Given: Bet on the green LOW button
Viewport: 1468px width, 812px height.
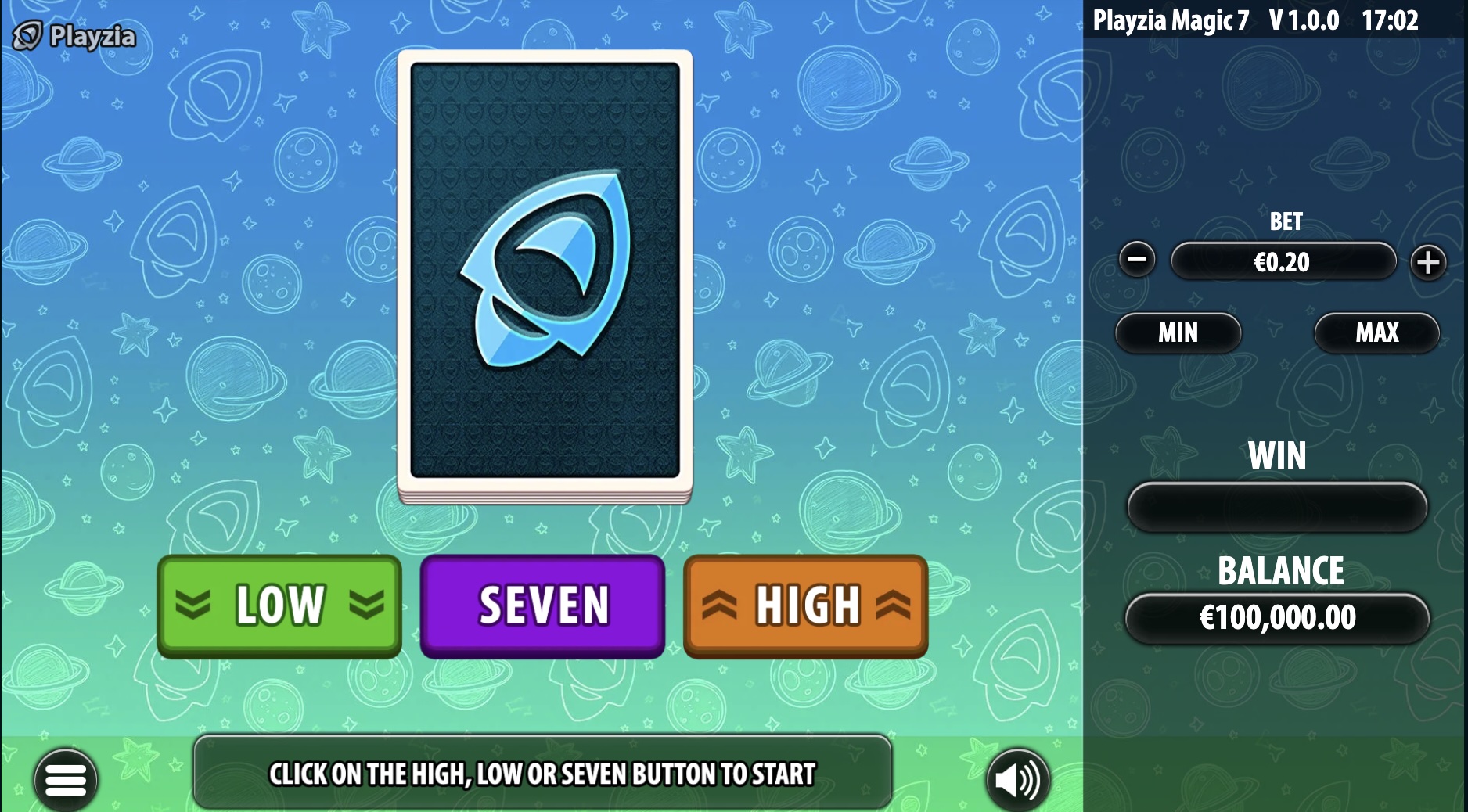Looking at the screenshot, I should (279, 605).
